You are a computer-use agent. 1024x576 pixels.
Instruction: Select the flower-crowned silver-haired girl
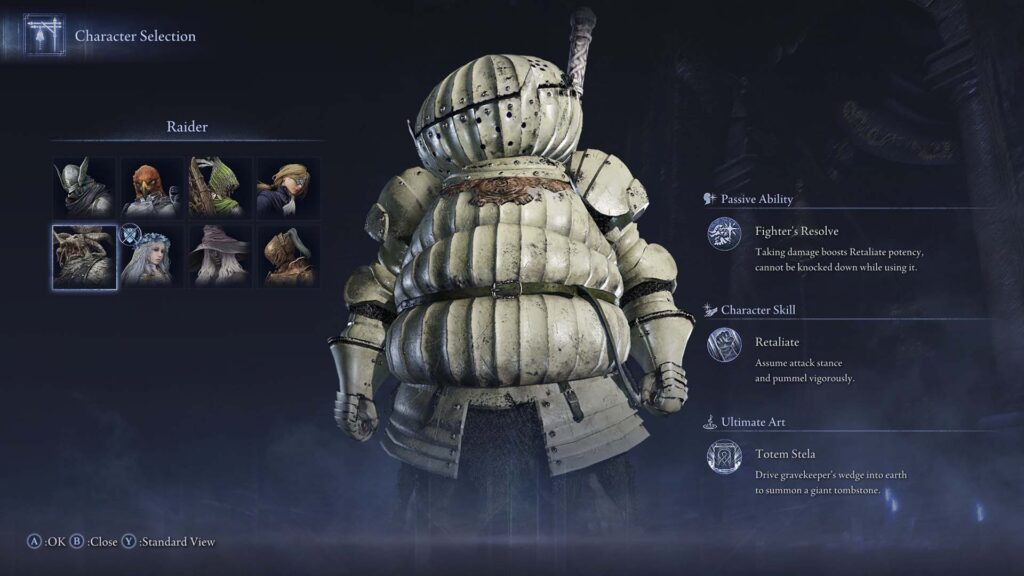[151, 256]
